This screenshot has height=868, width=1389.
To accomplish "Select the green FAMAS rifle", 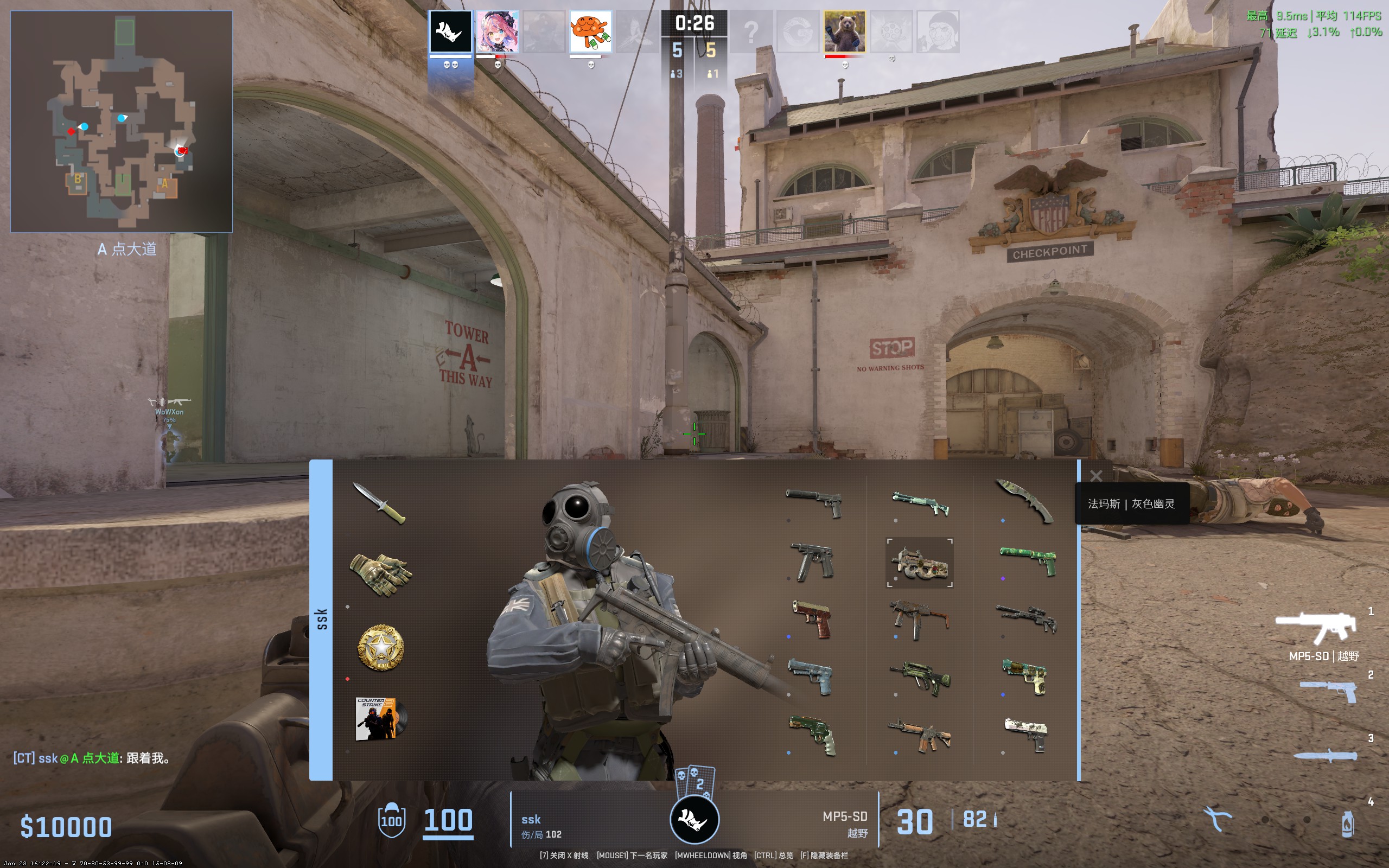I will (920, 678).
